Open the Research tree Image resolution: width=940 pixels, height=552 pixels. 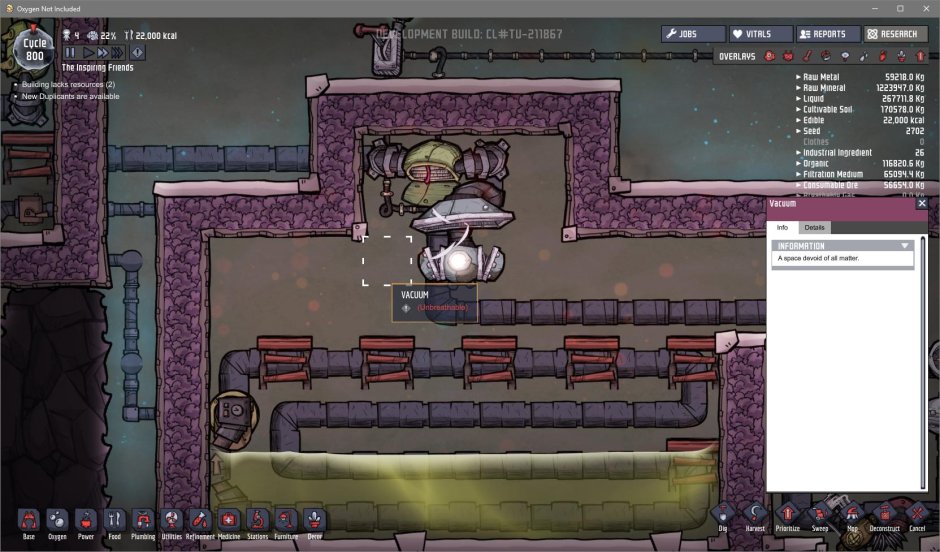[x=895, y=34]
